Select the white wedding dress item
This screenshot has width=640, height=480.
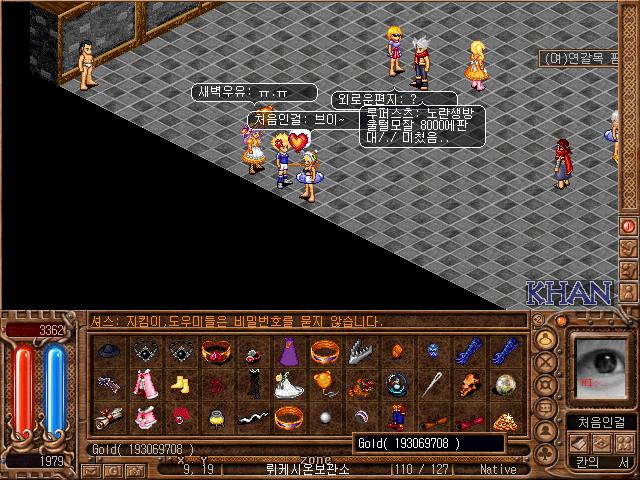point(287,384)
